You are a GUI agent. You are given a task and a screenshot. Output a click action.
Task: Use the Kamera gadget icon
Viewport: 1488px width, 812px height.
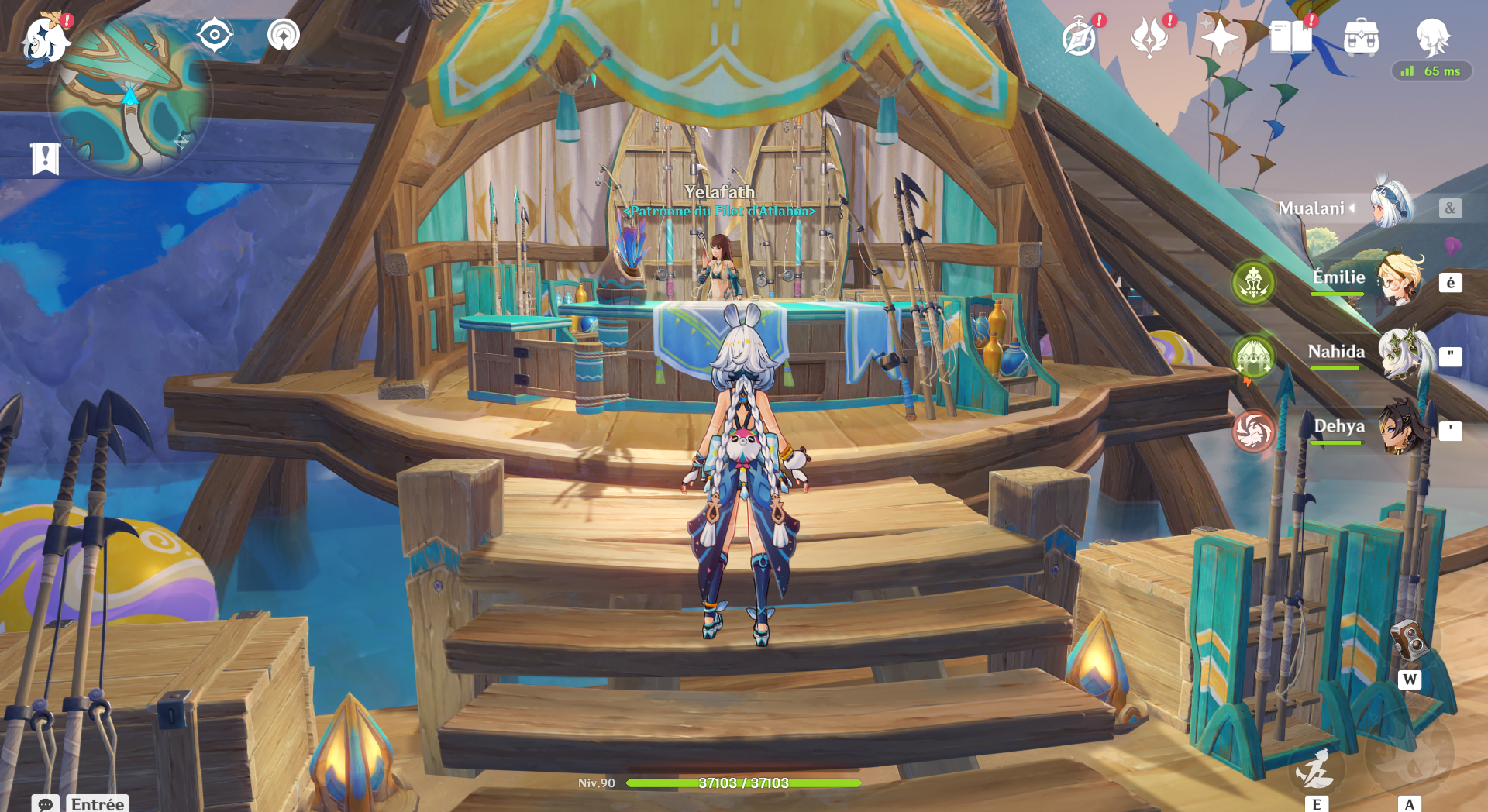point(1409,640)
